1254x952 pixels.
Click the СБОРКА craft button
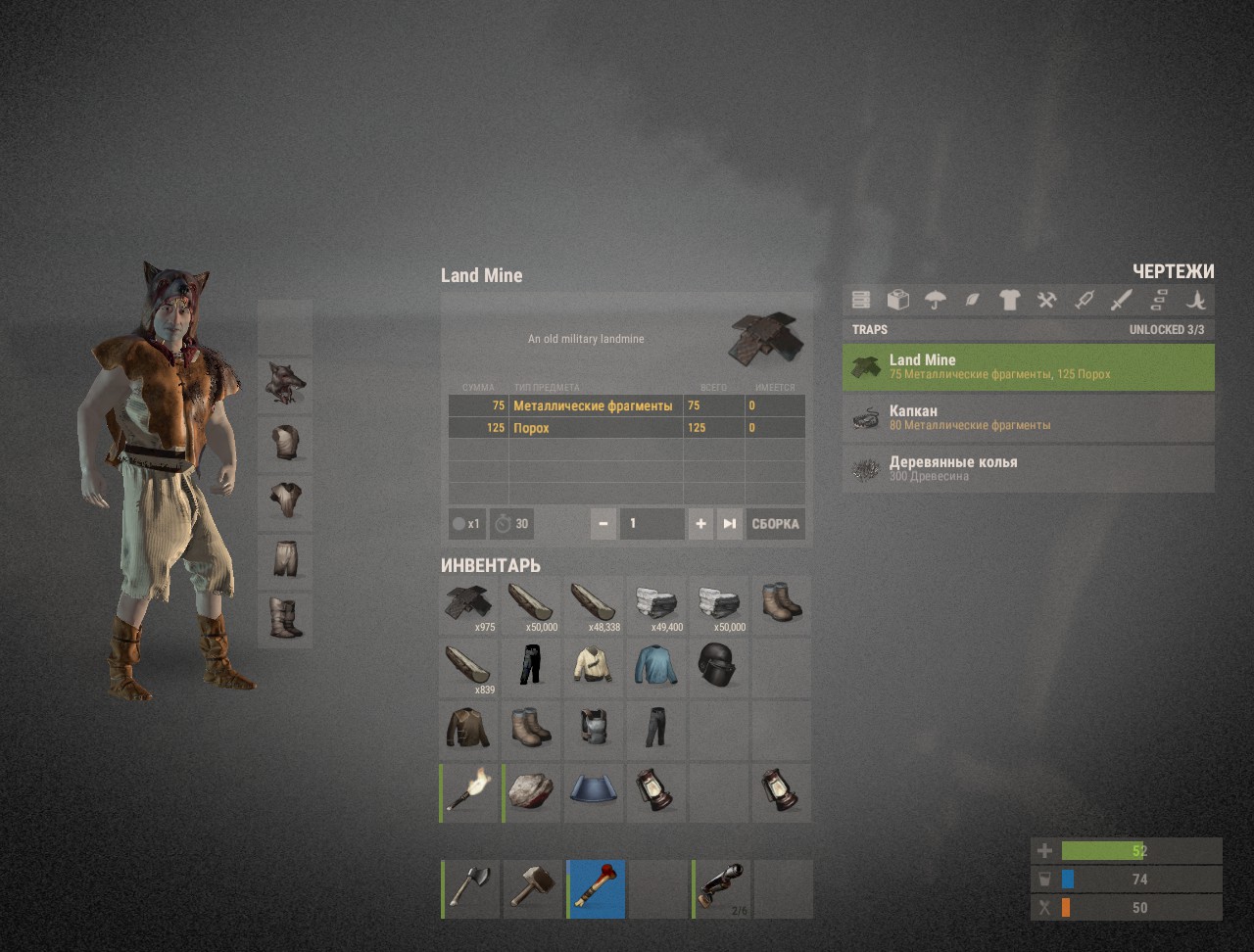(775, 524)
